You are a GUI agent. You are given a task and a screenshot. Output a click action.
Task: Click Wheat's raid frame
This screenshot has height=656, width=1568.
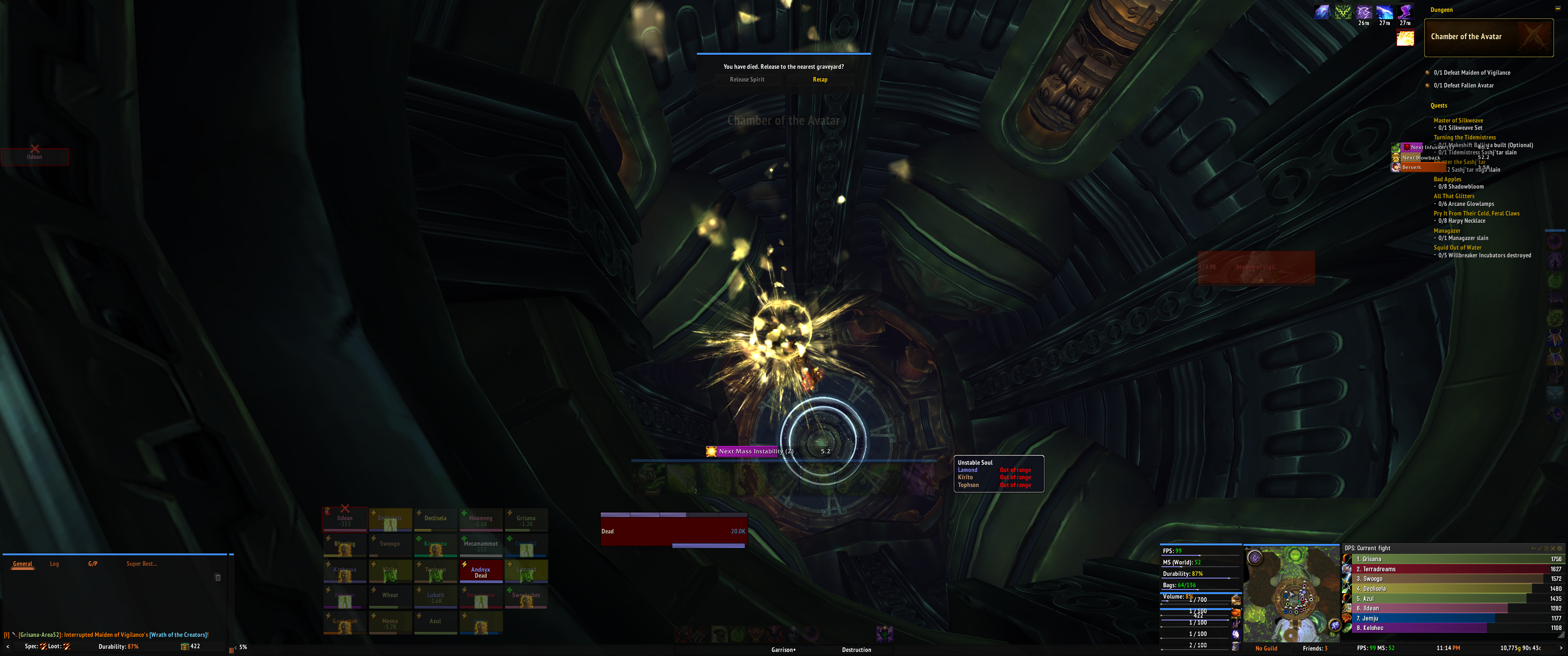(x=390, y=596)
